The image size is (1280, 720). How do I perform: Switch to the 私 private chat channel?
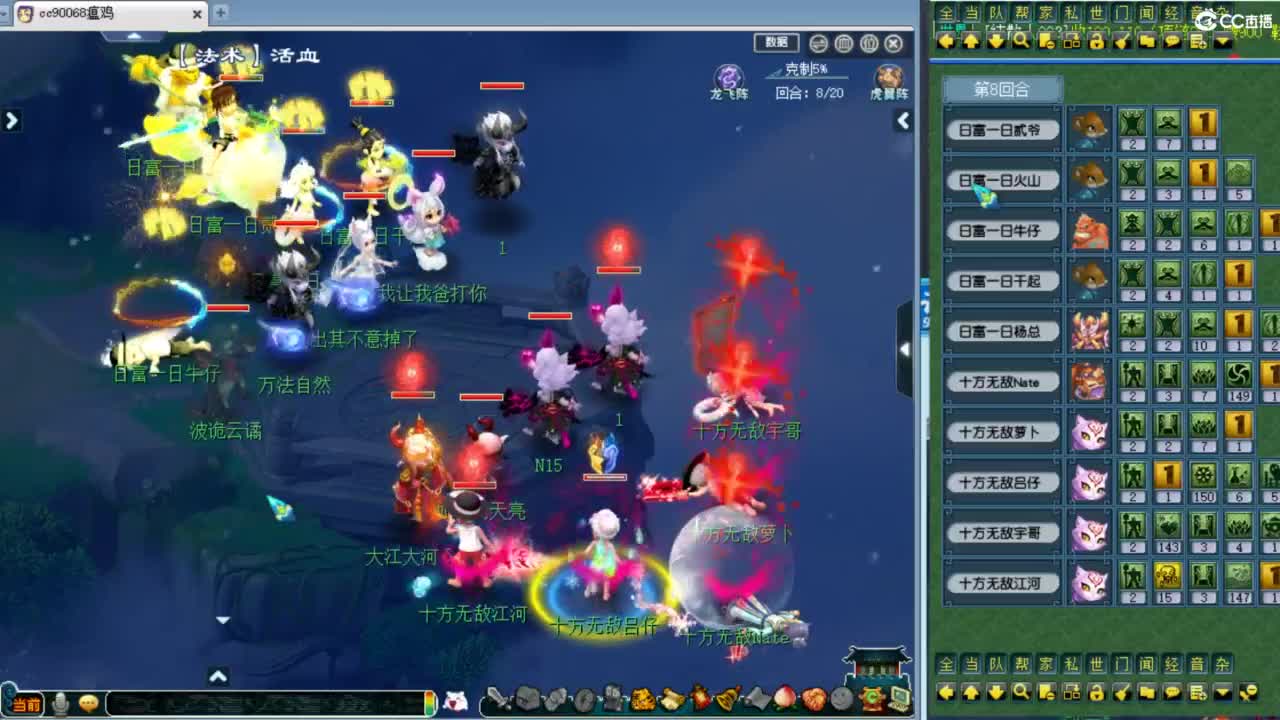tap(1070, 14)
